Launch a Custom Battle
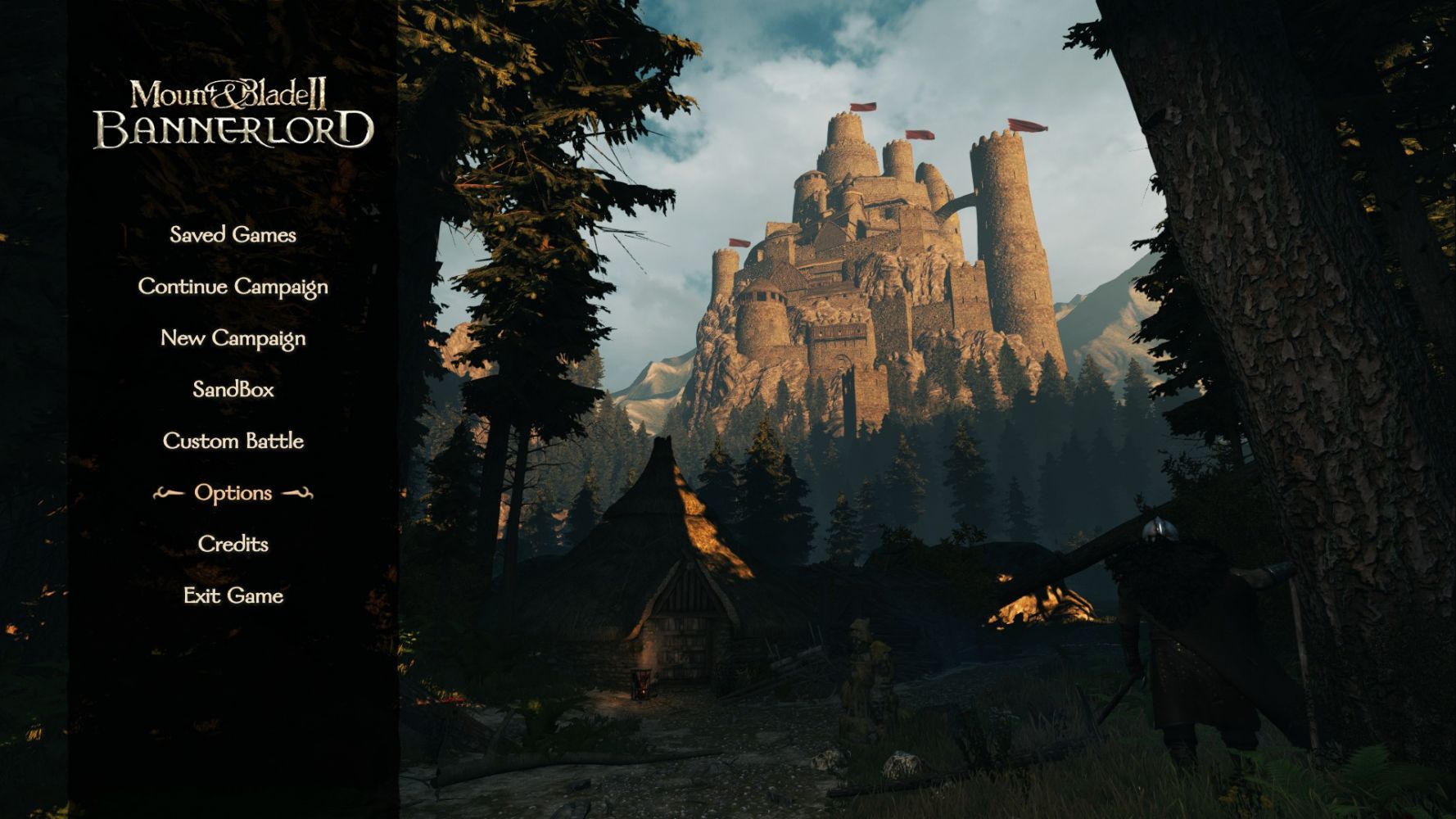 click(233, 441)
